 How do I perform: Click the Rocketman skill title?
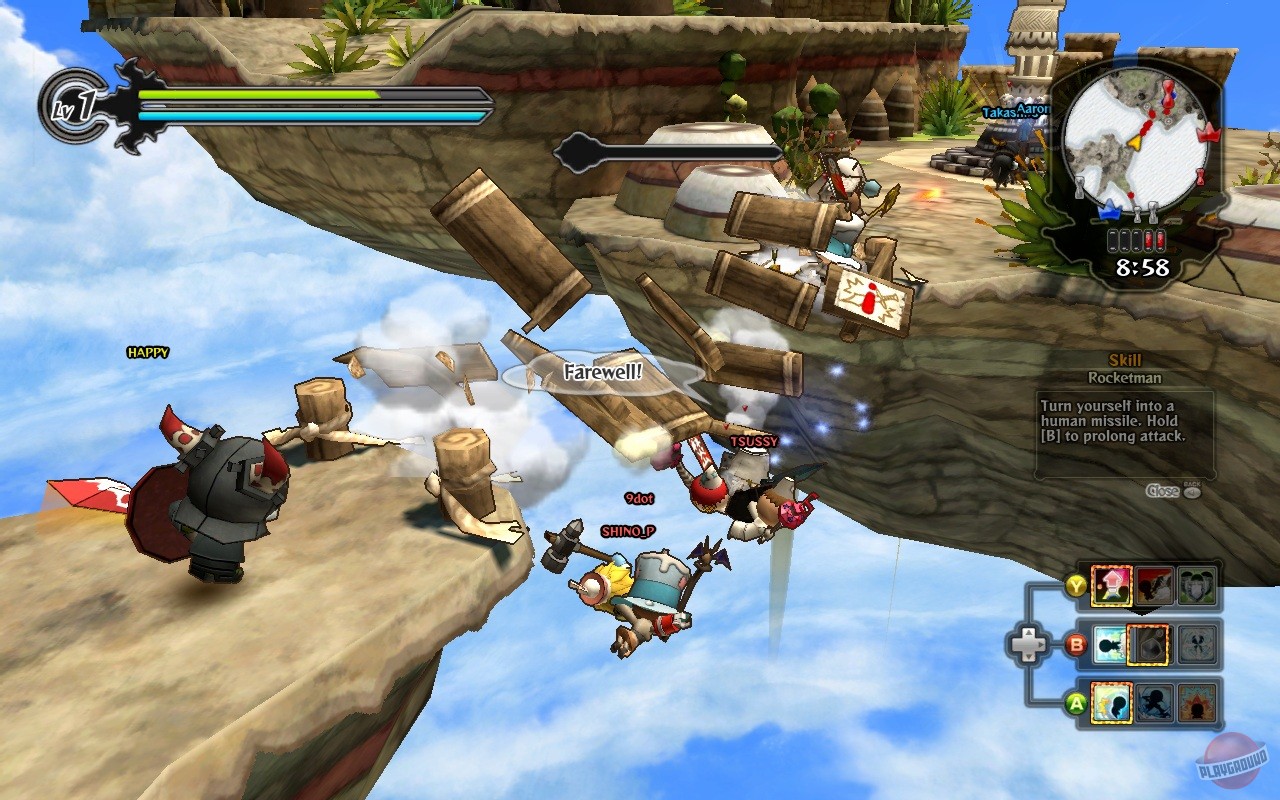(1125, 378)
